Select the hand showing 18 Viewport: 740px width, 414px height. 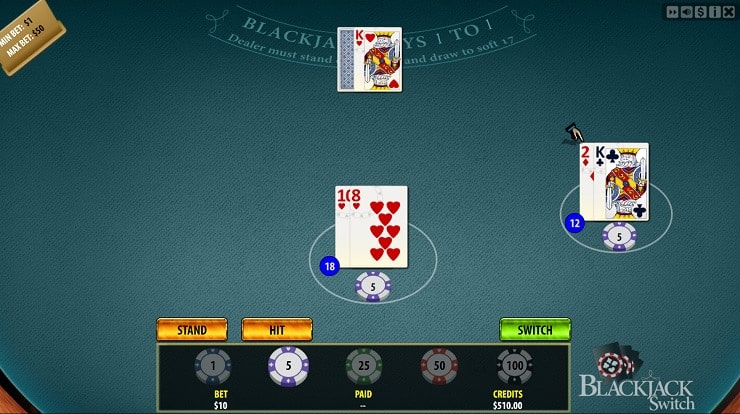(x=371, y=226)
